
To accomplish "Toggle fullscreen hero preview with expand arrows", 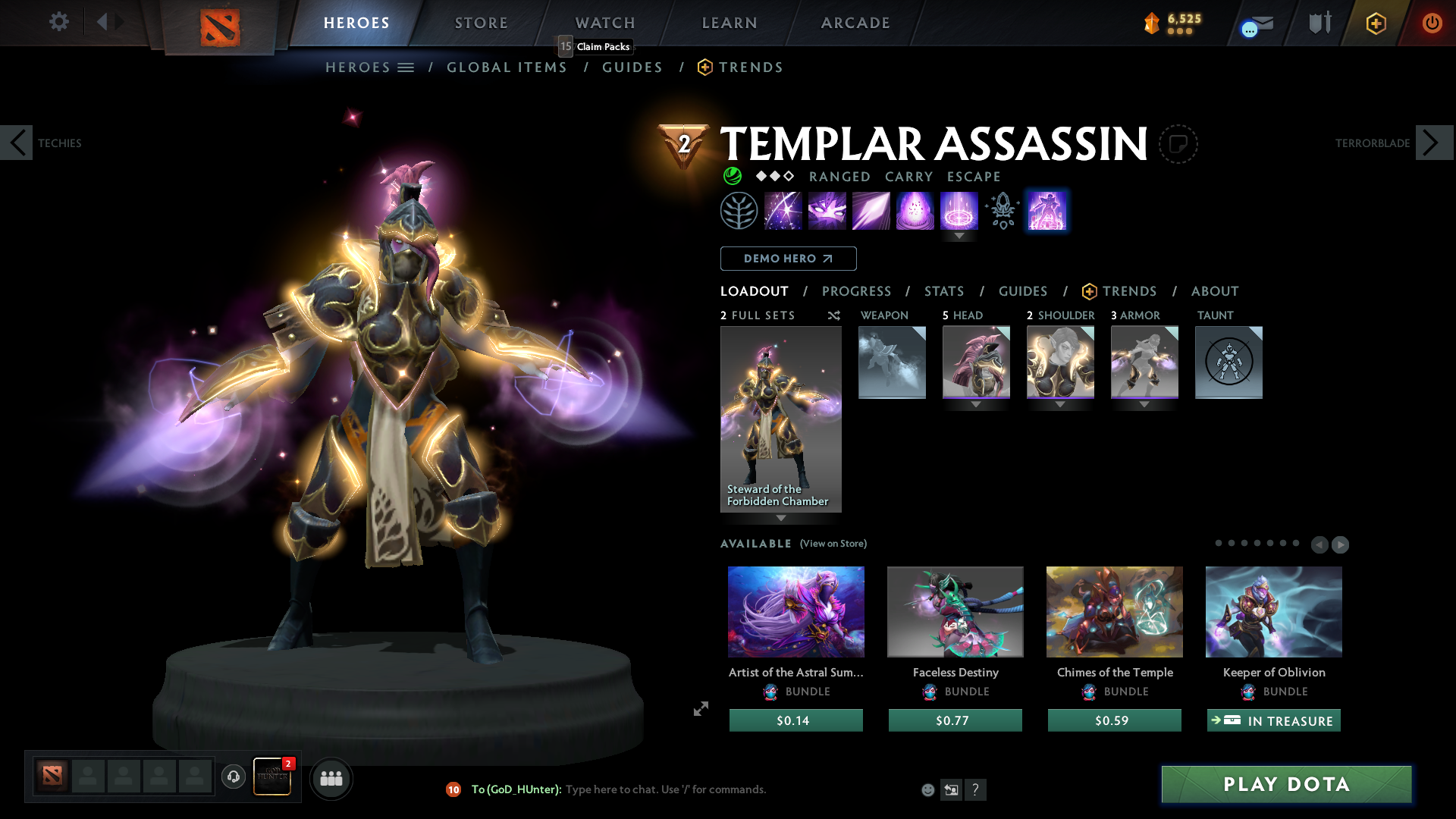I will 700,709.
